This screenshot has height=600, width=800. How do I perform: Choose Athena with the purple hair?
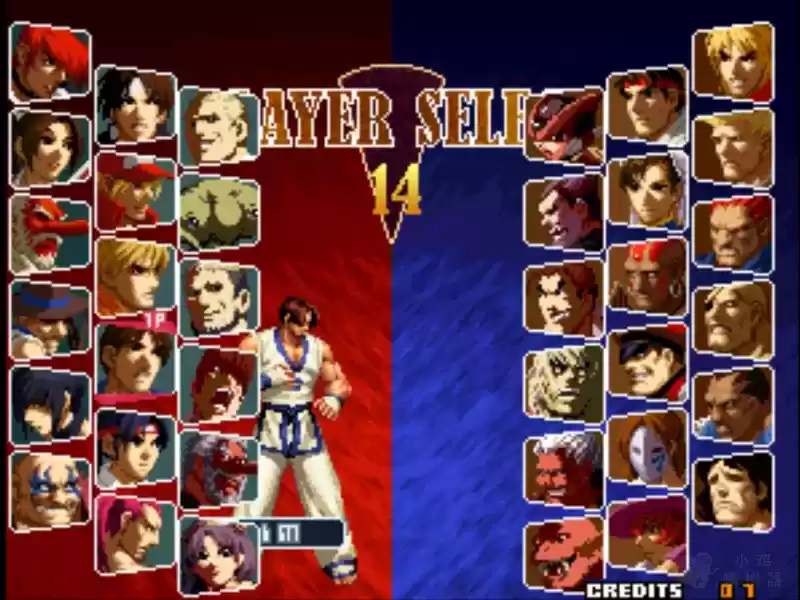[218, 554]
